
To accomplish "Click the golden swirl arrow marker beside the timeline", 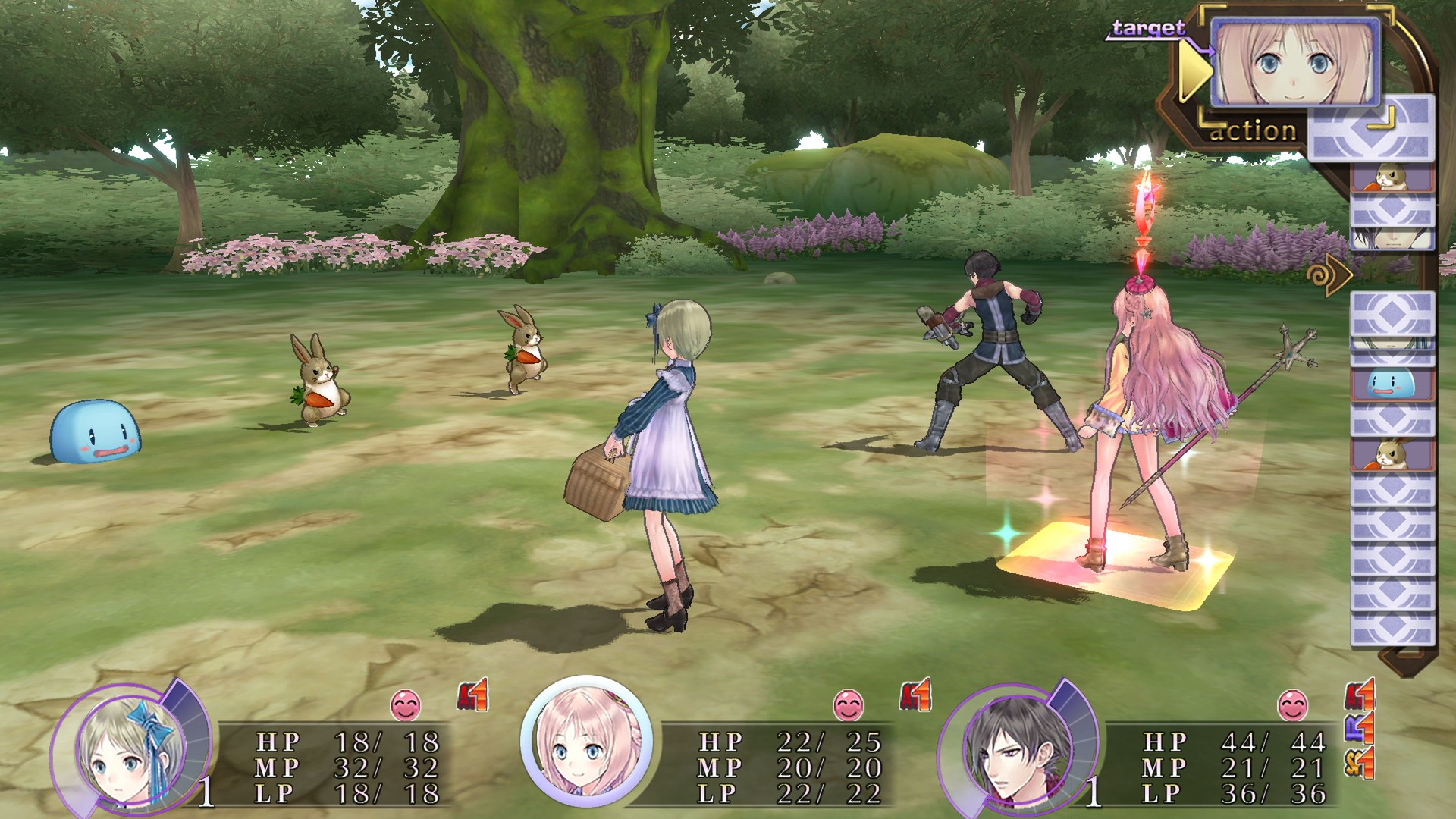I will (1330, 275).
